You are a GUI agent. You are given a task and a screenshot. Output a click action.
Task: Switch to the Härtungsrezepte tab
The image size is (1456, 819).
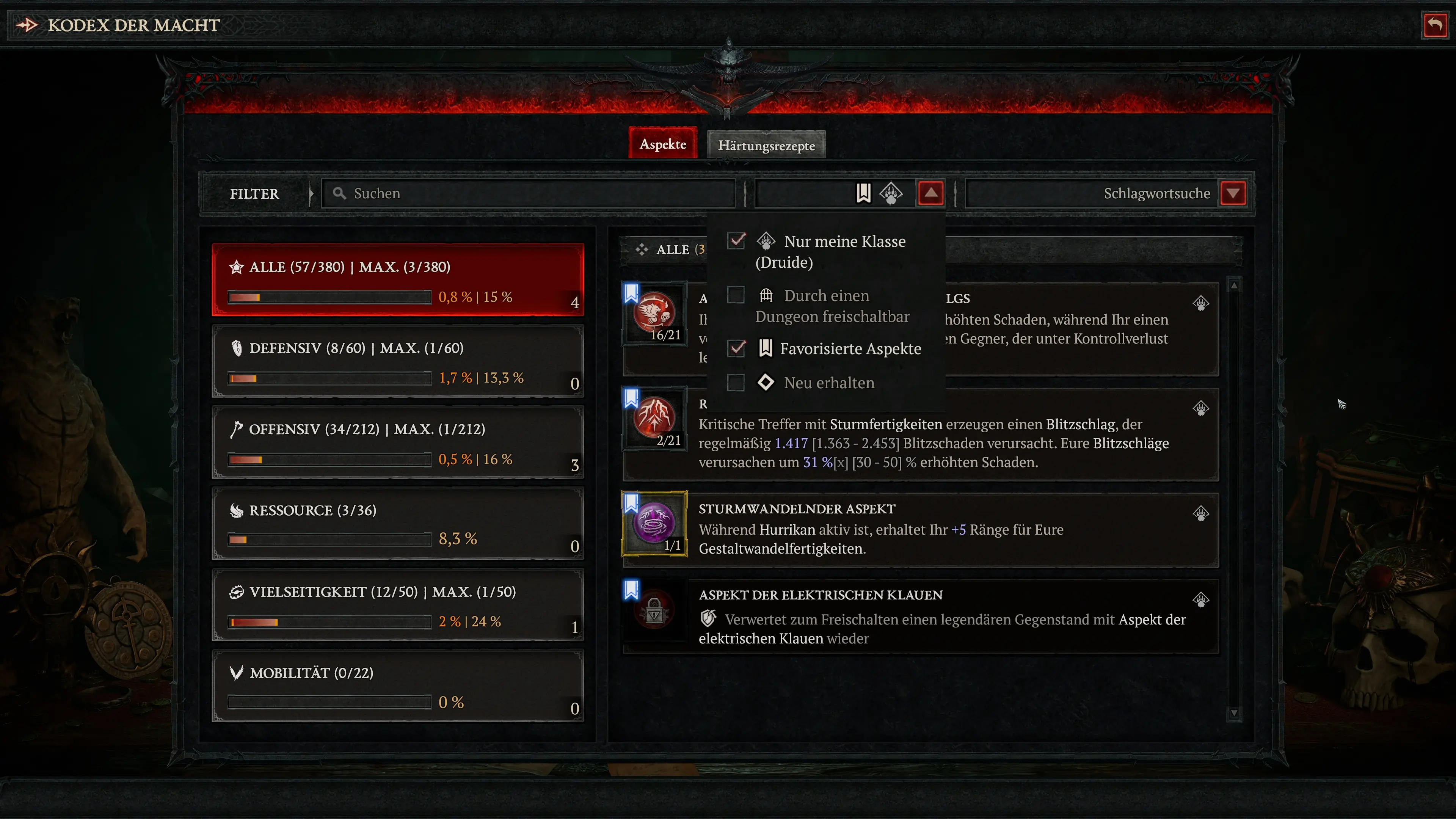coord(766,145)
